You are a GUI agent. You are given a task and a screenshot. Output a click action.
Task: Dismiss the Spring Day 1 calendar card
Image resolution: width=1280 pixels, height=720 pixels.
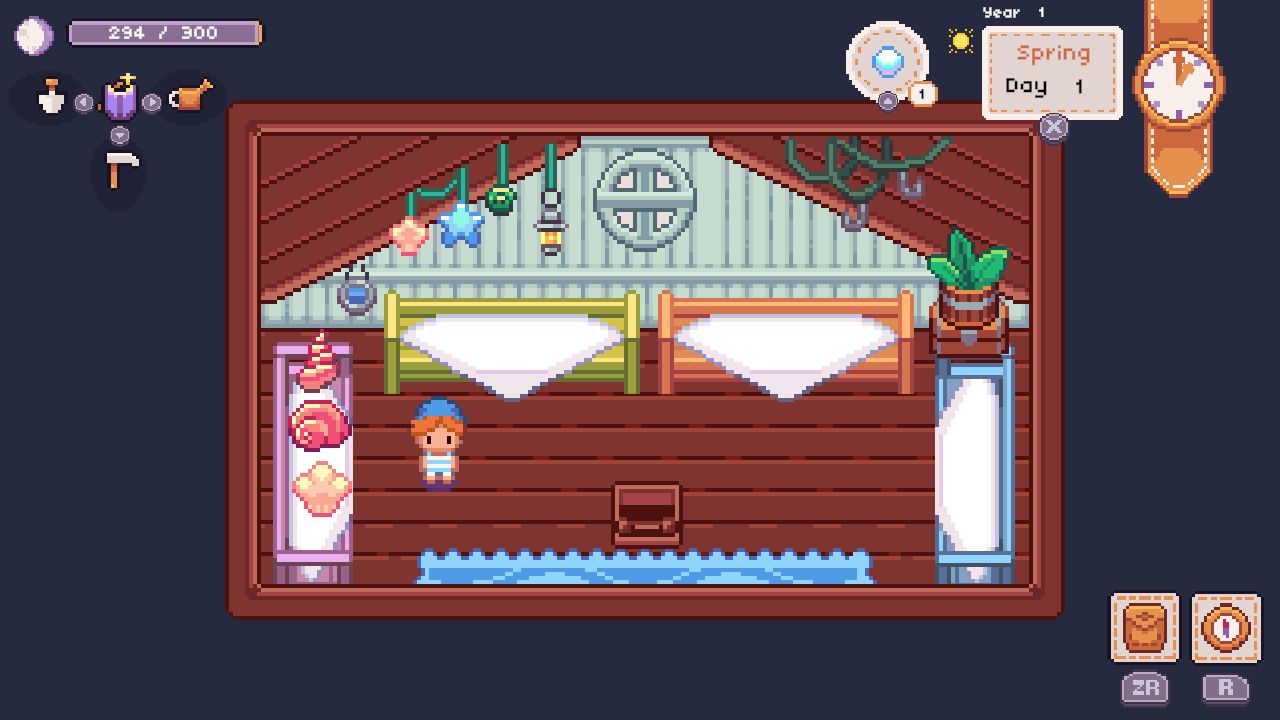(x=1054, y=128)
